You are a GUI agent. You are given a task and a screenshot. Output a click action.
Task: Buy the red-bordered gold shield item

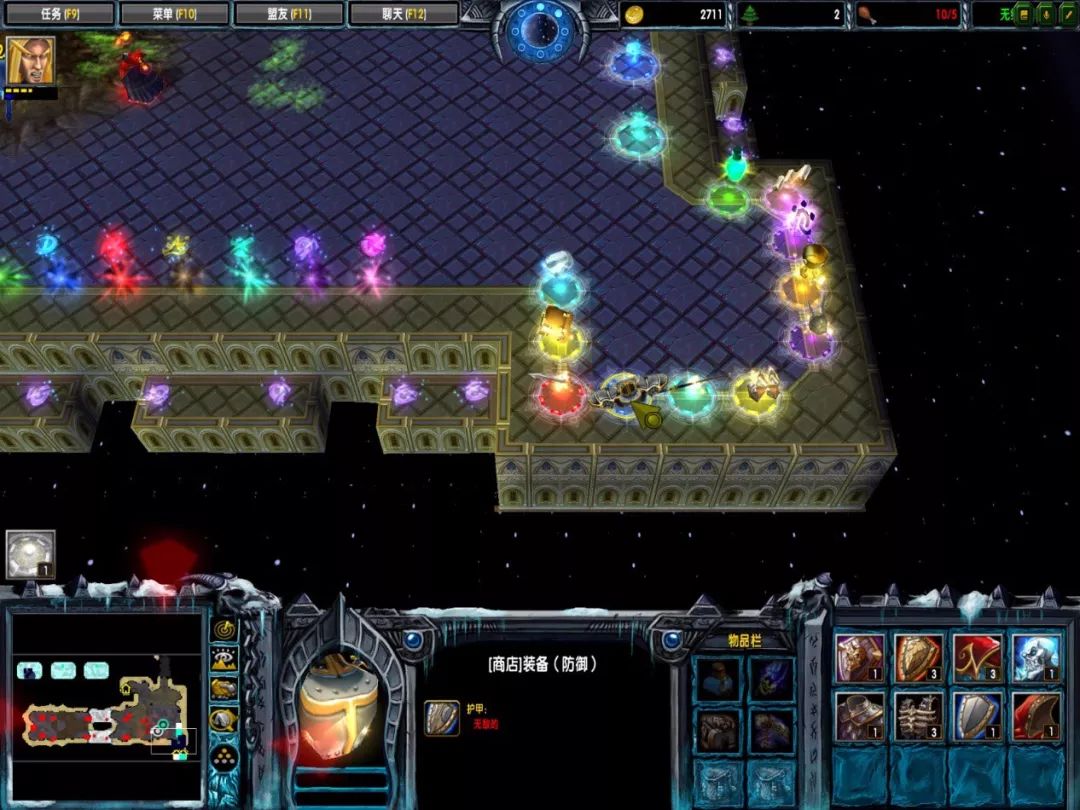[919, 659]
